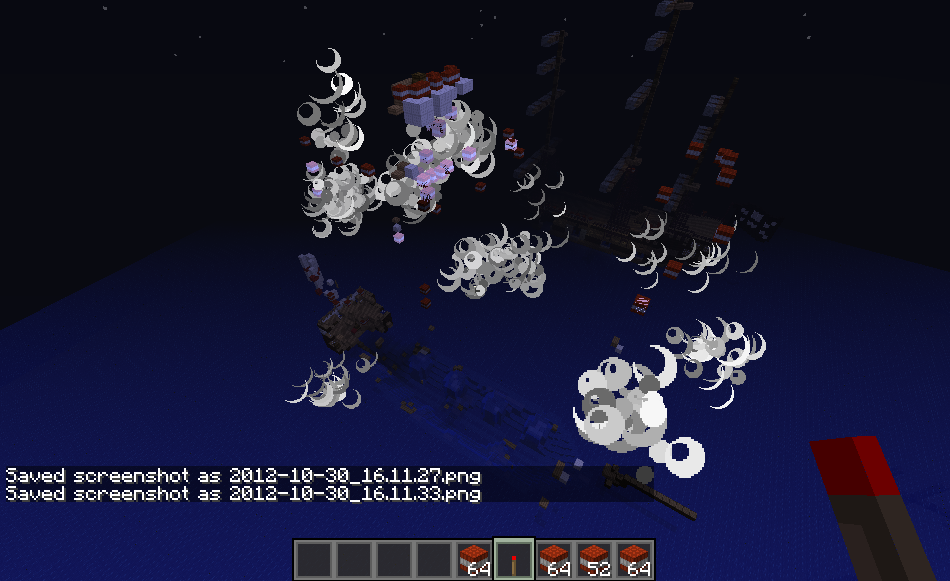Select the TNT stack showing 52
The width and height of the screenshot is (950, 581).
click(x=594, y=559)
